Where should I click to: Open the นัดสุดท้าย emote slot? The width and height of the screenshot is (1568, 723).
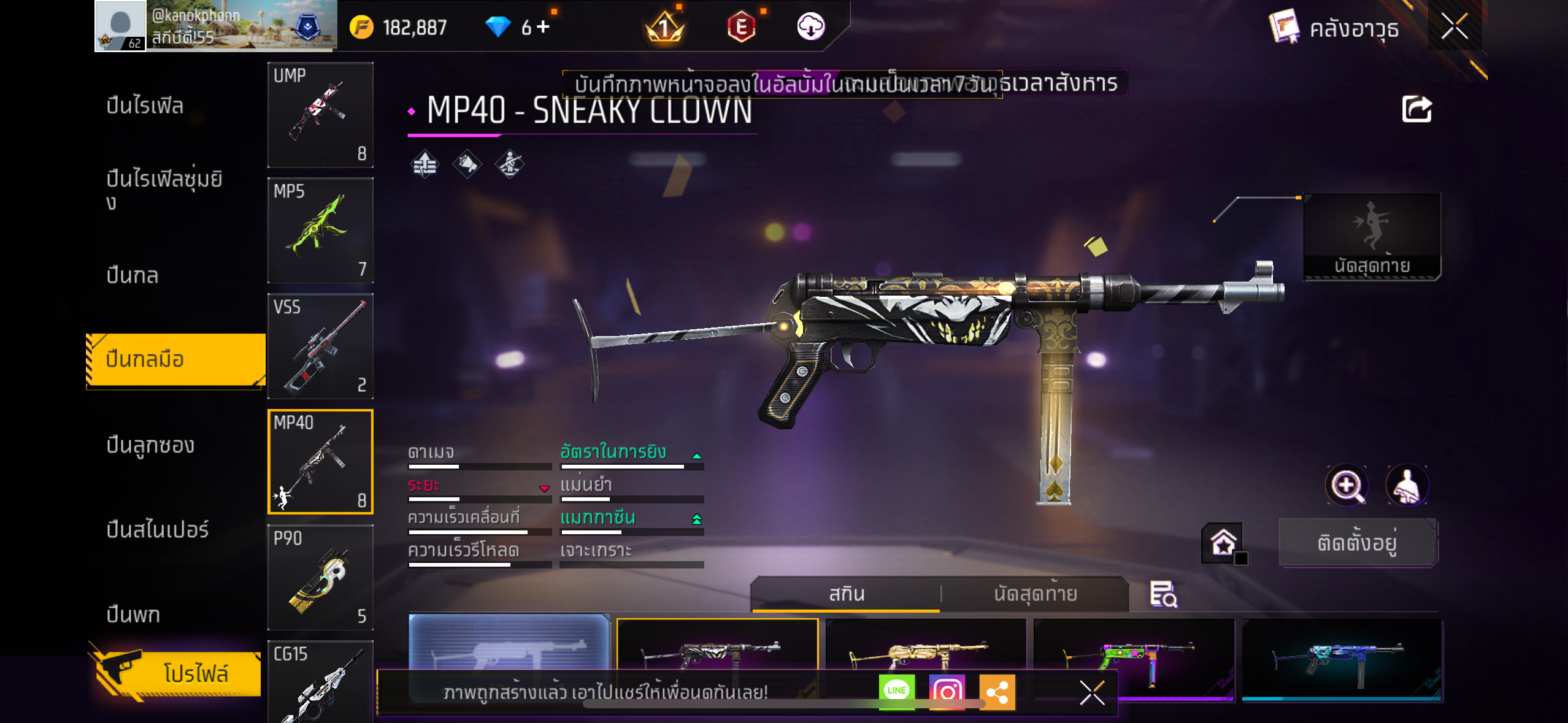(x=1372, y=237)
